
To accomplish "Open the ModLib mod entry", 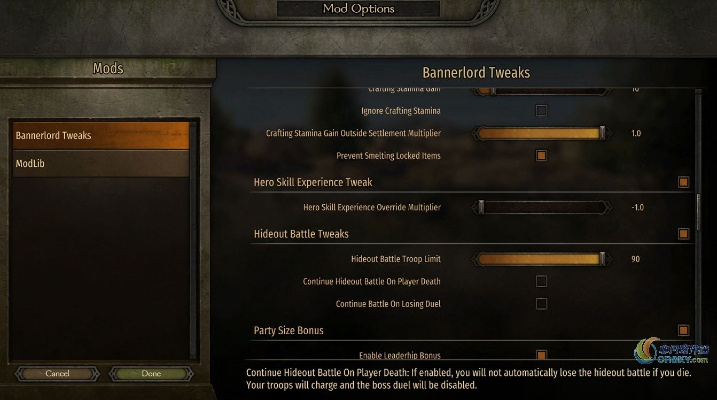I will point(100,163).
